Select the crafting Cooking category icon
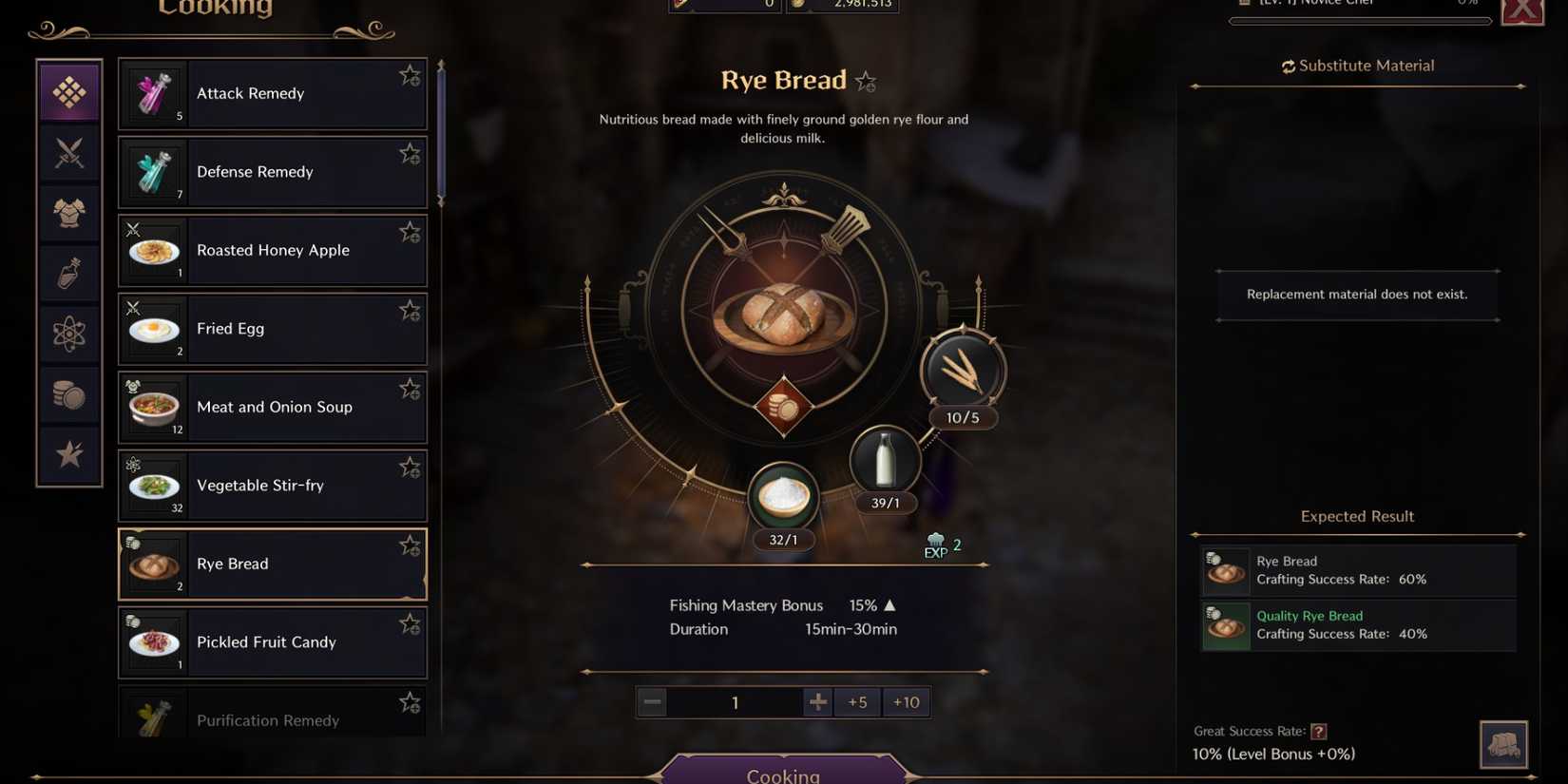This screenshot has height=784, width=1568. [68, 91]
